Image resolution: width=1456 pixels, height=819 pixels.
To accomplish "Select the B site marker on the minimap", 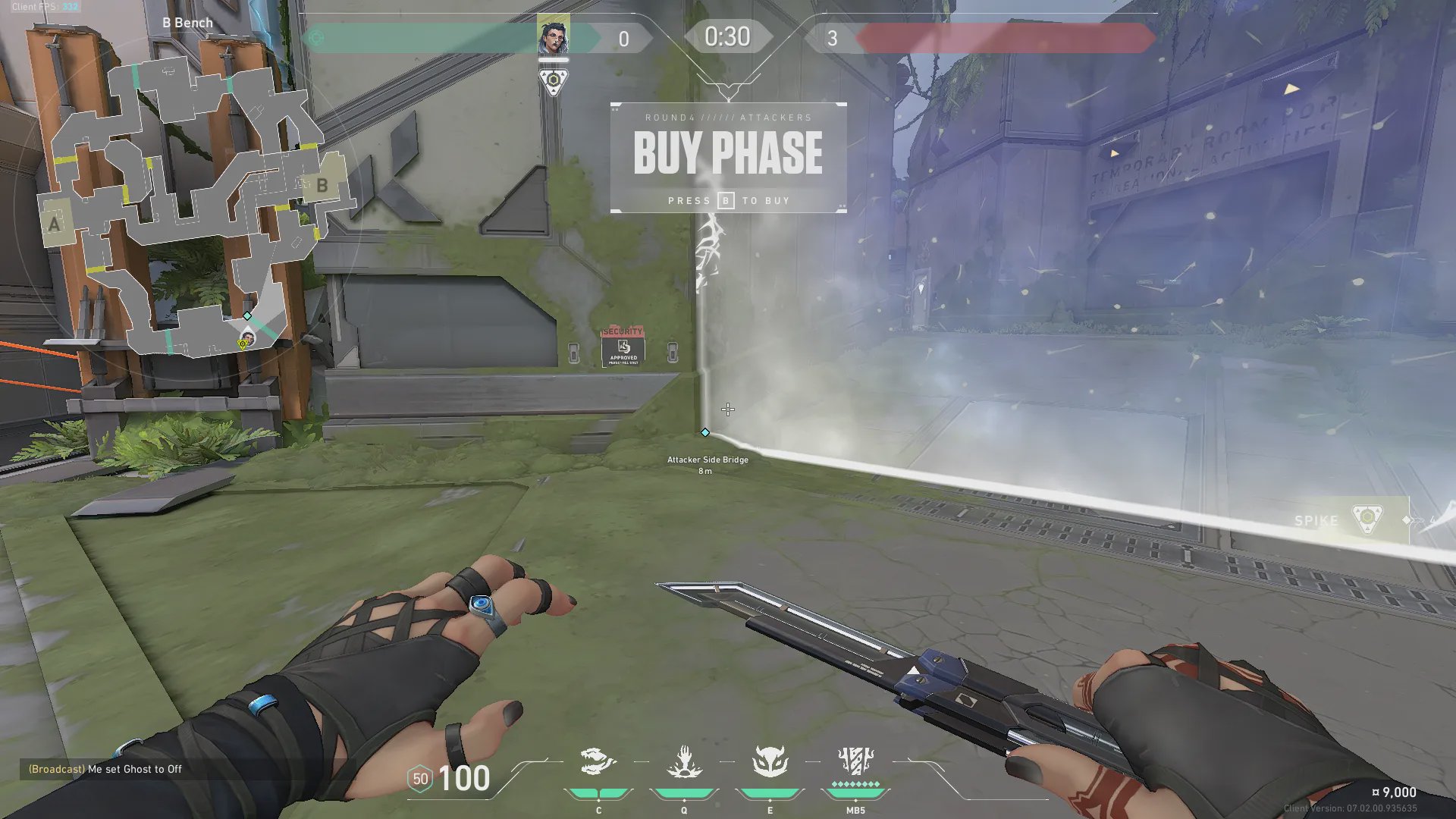I will point(322,185).
